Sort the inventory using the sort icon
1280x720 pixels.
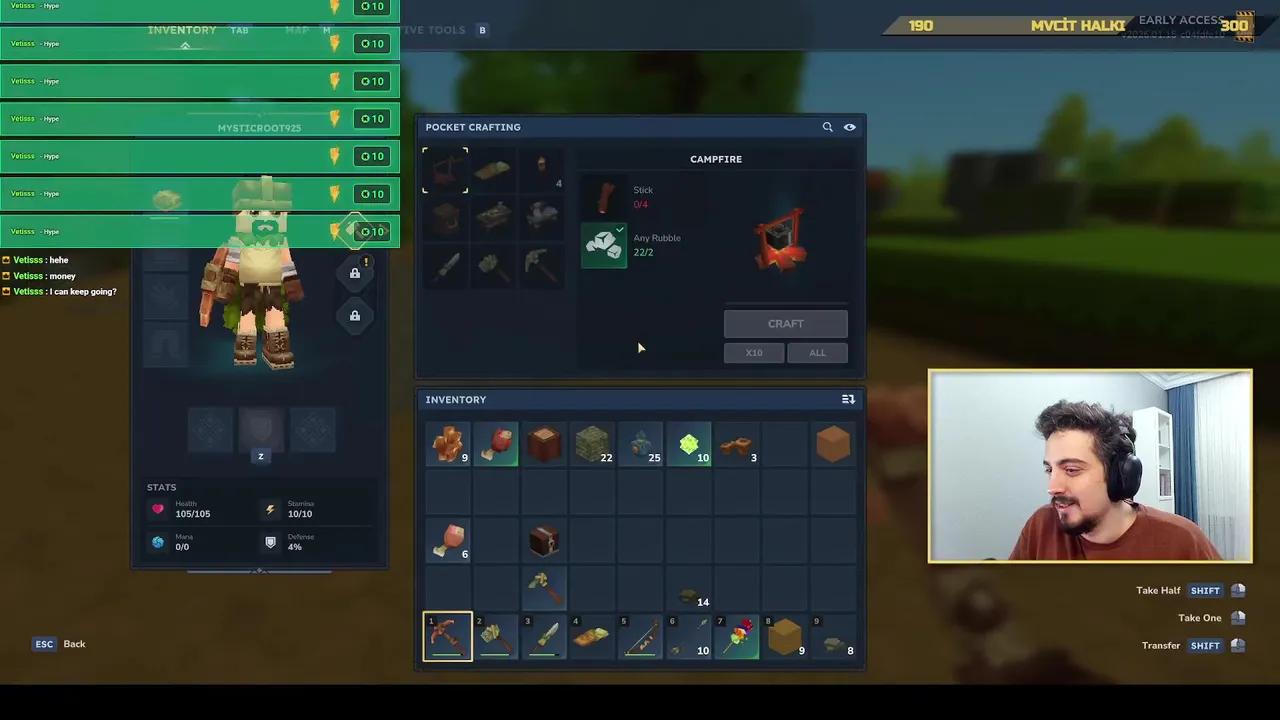click(x=847, y=399)
